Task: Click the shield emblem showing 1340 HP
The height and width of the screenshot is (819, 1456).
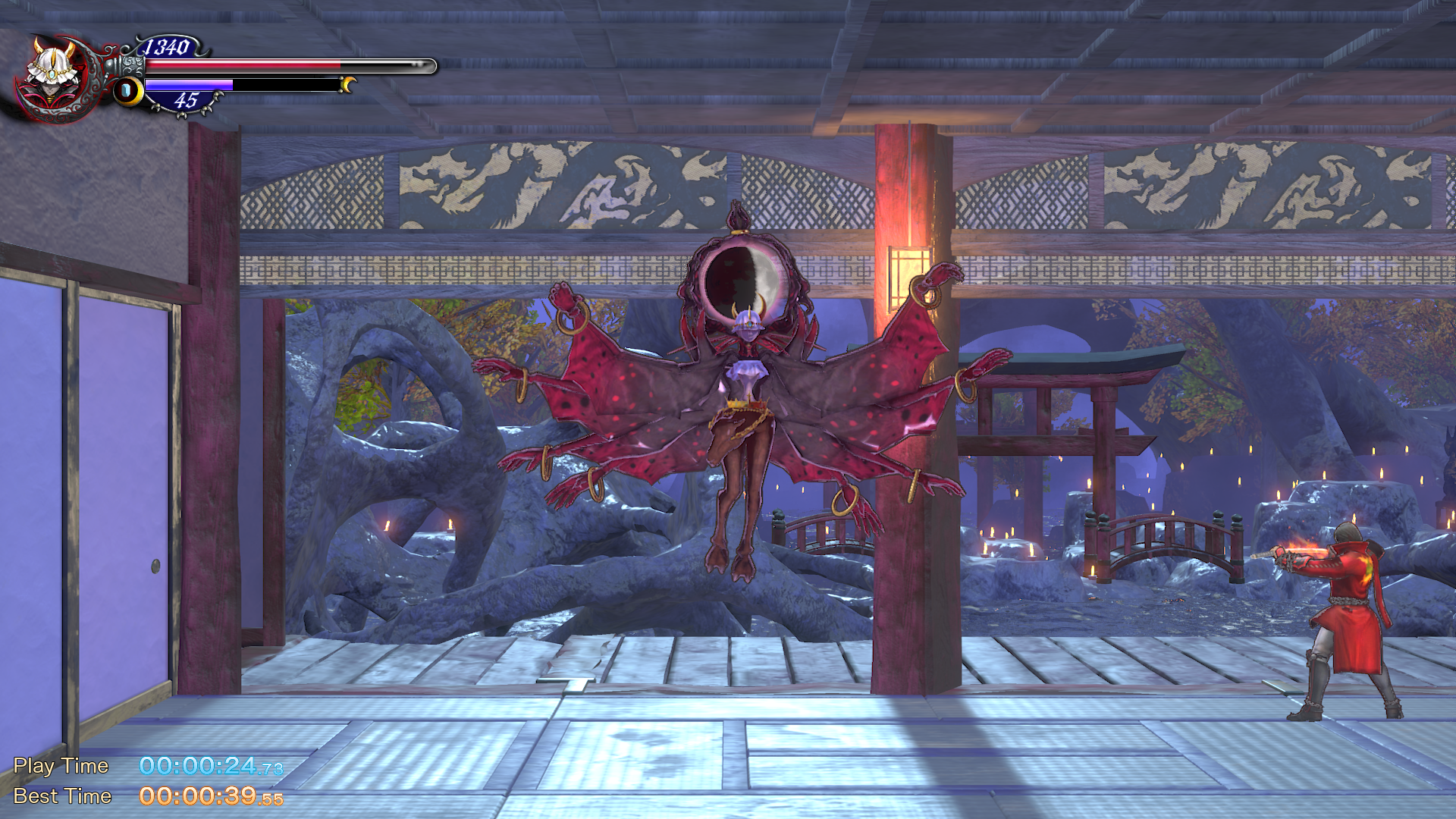Action: (x=167, y=47)
